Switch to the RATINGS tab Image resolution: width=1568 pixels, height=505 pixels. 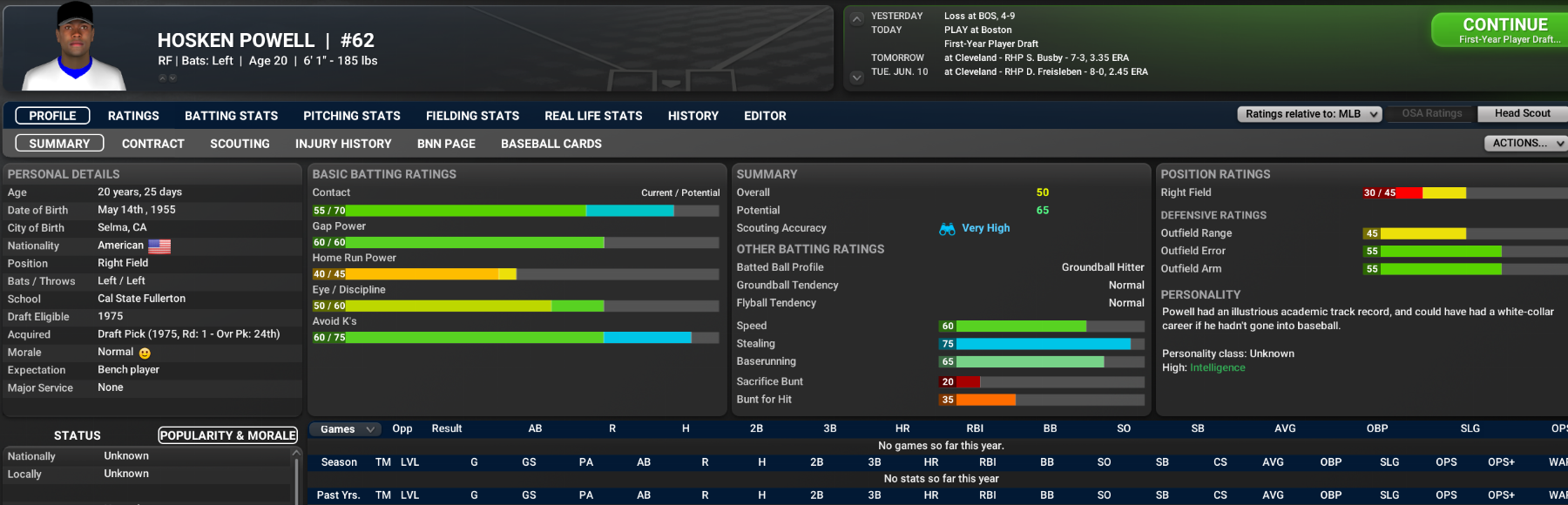point(133,116)
